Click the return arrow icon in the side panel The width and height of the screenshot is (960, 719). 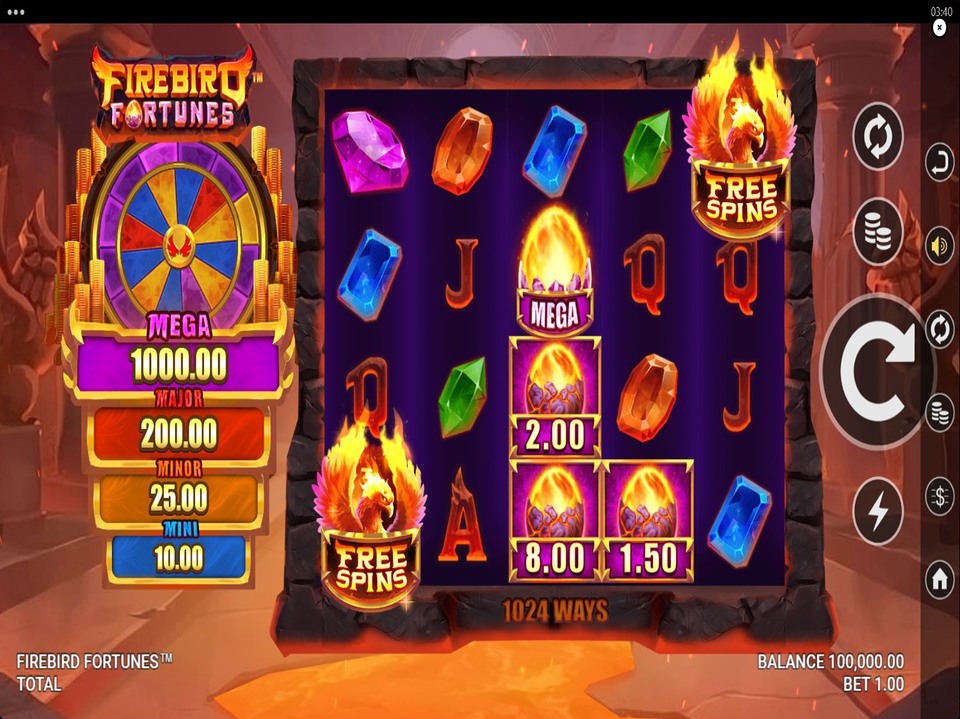tap(939, 162)
